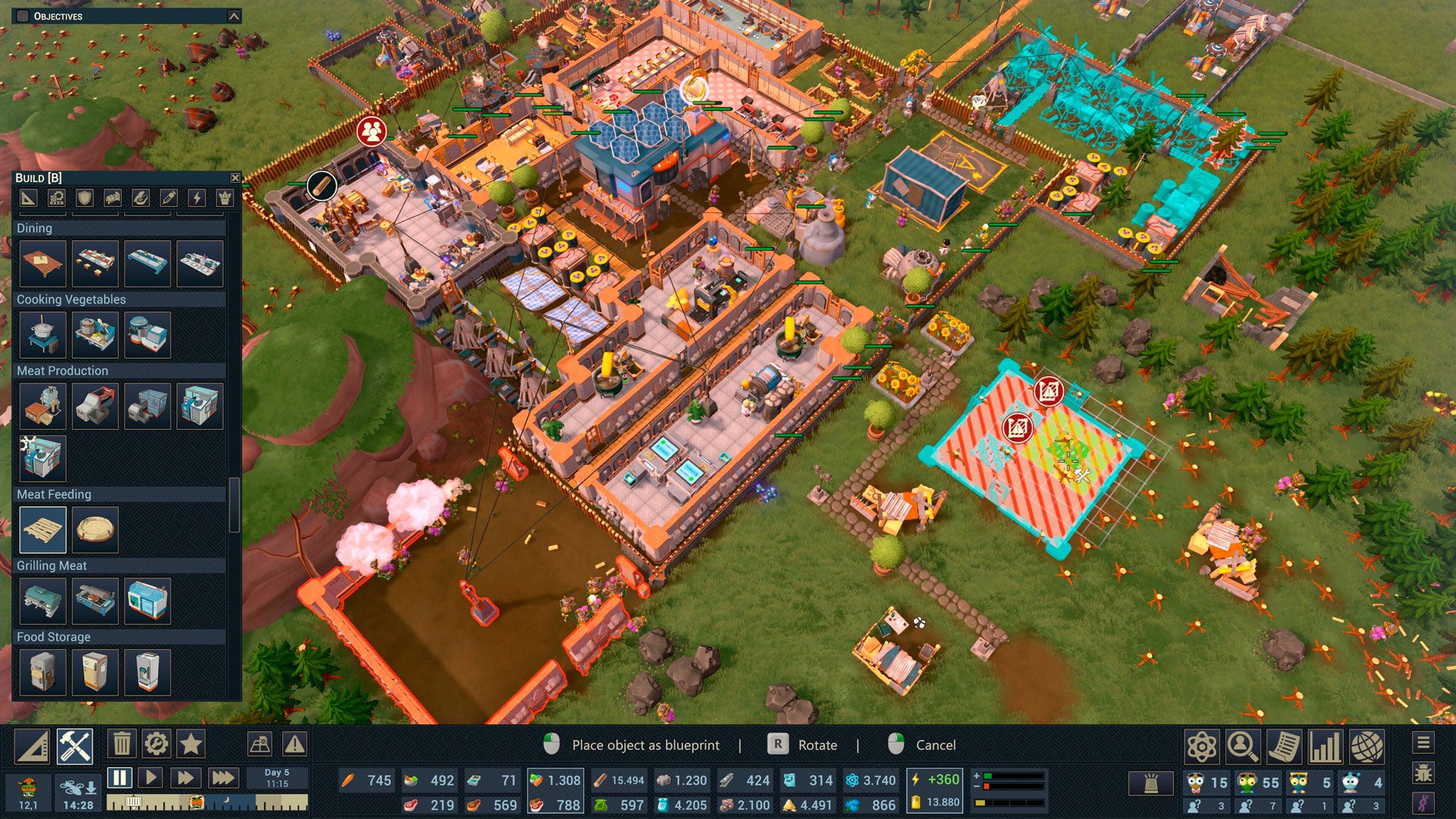This screenshot has height=819, width=1456.
Task: Pause the game speed
Action: pyautogui.click(x=119, y=777)
